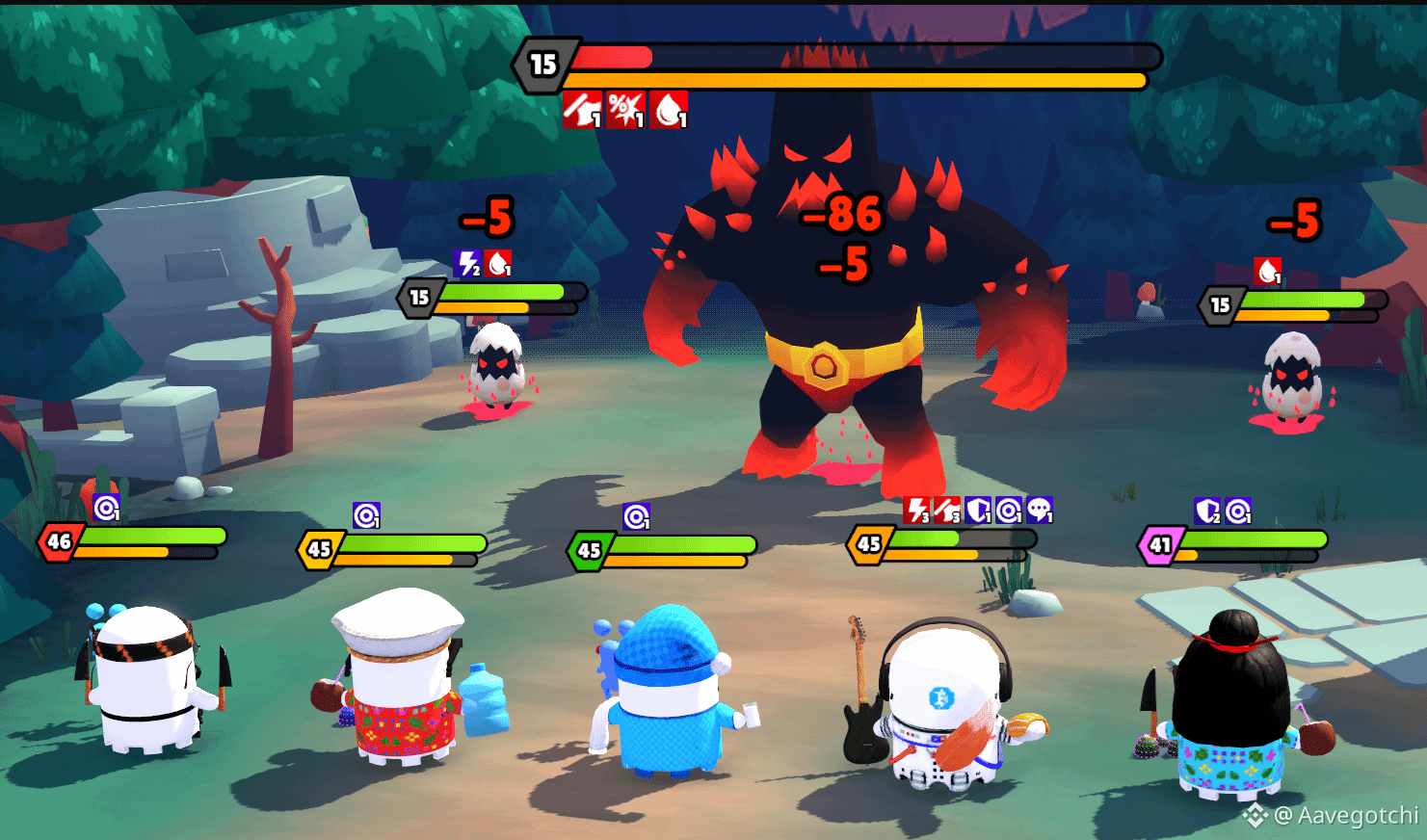Click the -86 damage number on the boss
Screen dimensions: 1427x840
tap(841, 216)
